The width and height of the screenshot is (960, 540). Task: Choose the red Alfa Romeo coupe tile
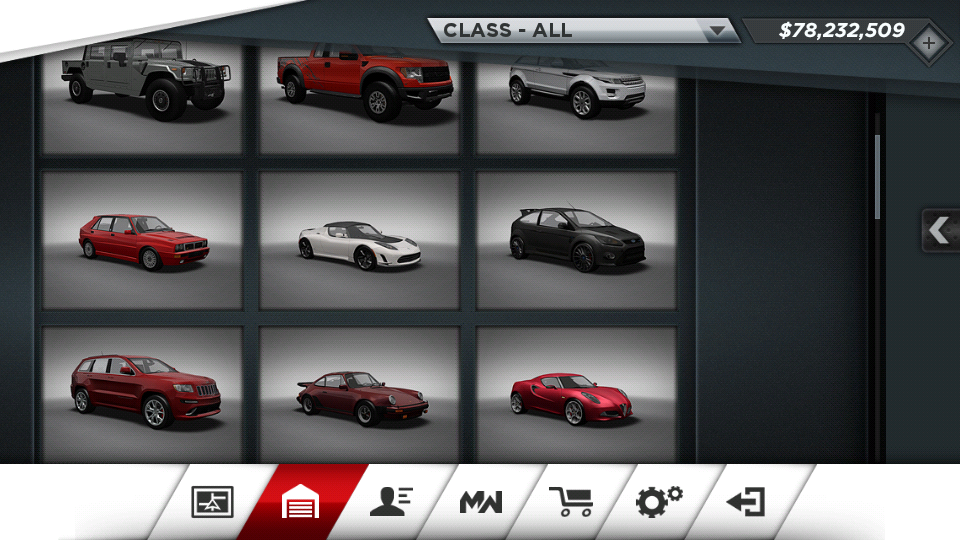(x=577, y=393)
